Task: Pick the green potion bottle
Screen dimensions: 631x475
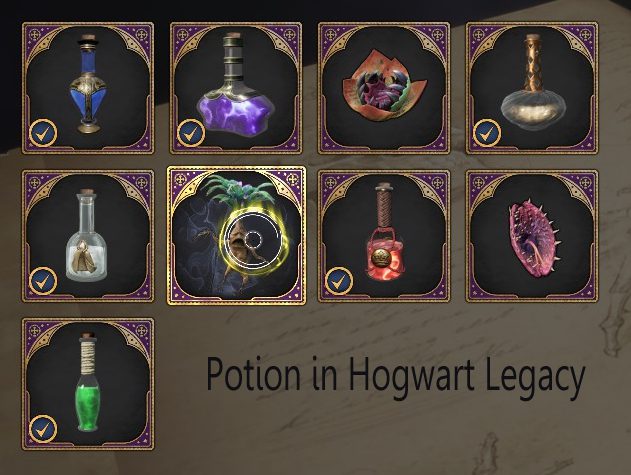Action: click(x=87, y=383)
